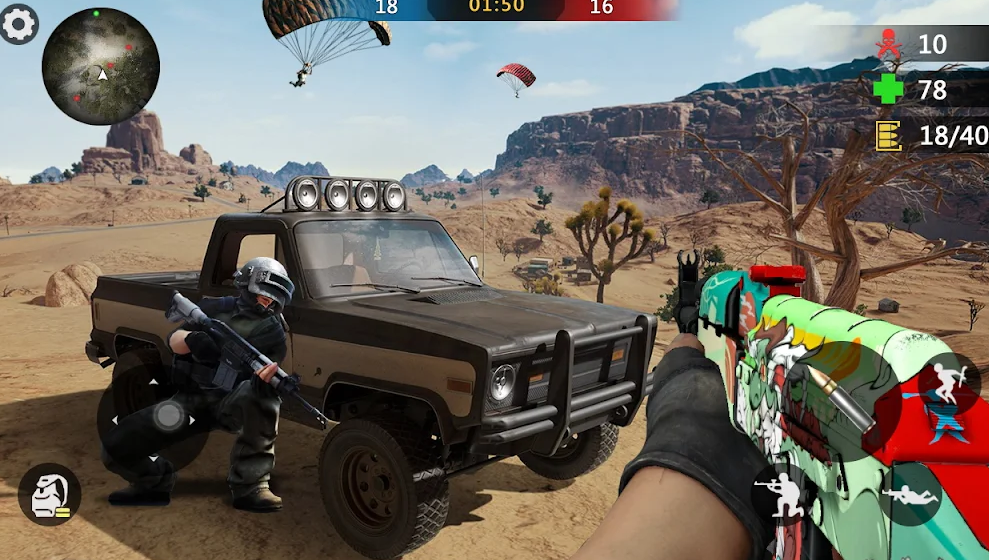Open the backpack inventory
Image resolution: width=989 pixels, height=560 pixels.
pos(48,495)
